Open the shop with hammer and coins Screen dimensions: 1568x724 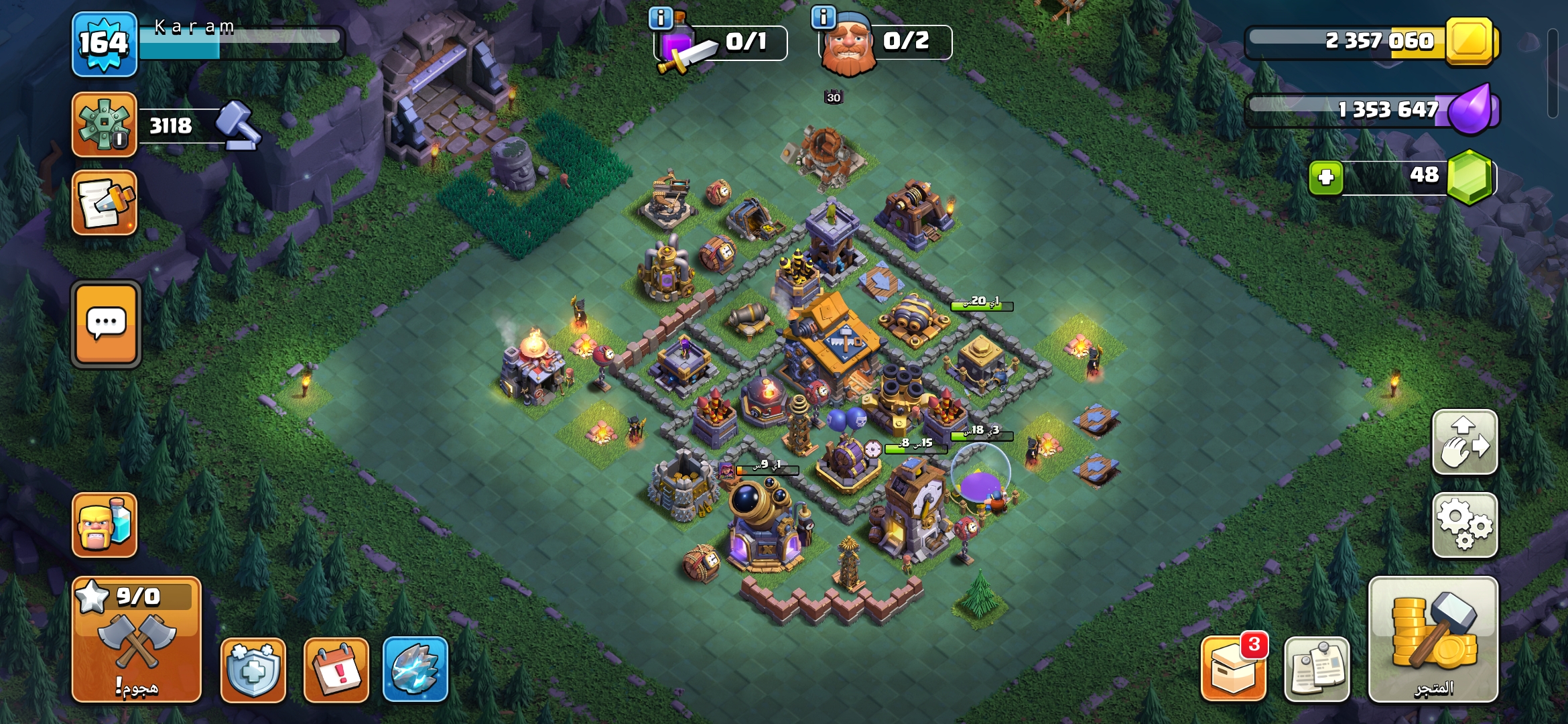(x=1433, y=640)
